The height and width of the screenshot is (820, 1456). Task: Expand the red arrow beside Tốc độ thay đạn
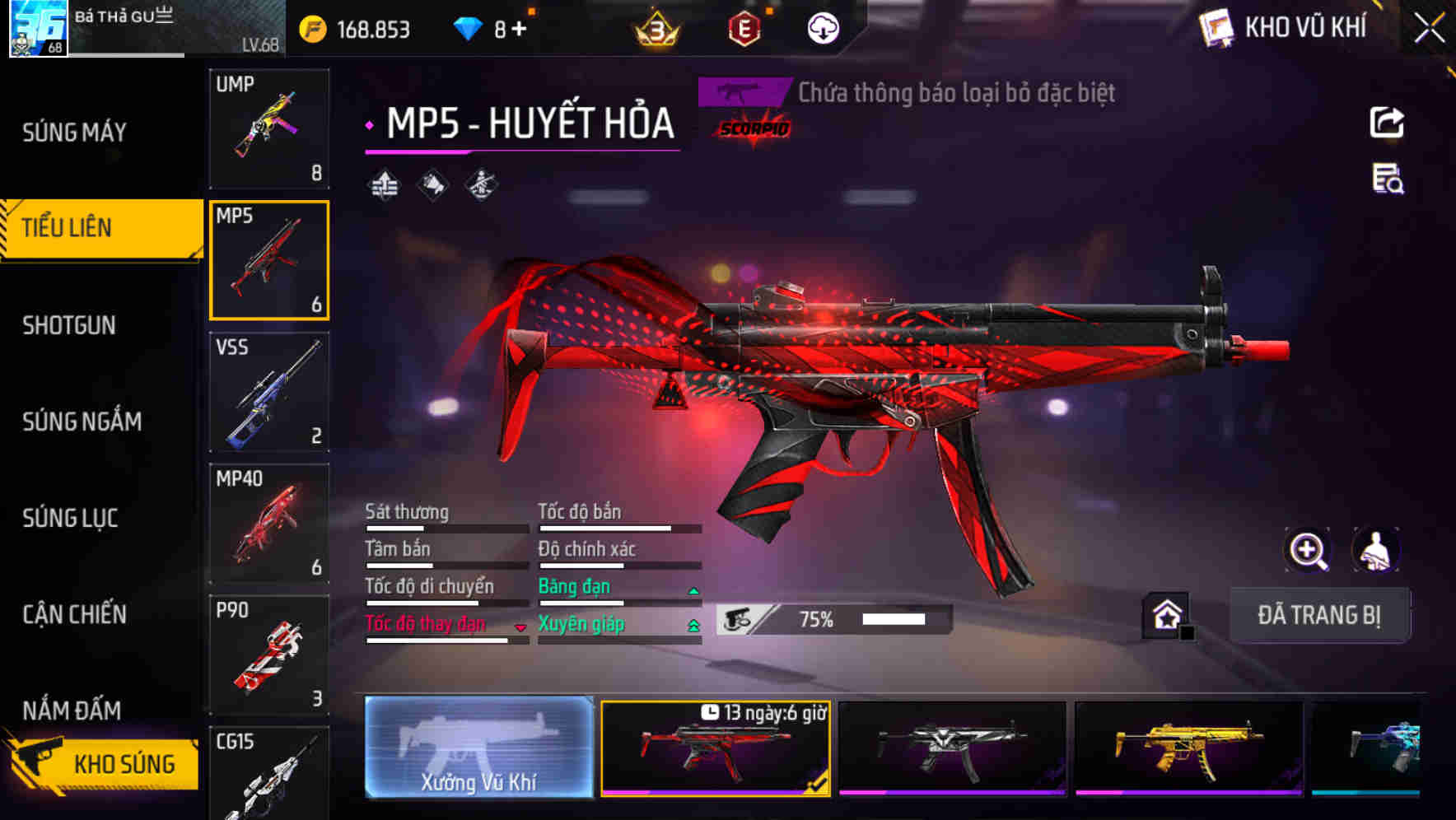click(x=520, y=628)
